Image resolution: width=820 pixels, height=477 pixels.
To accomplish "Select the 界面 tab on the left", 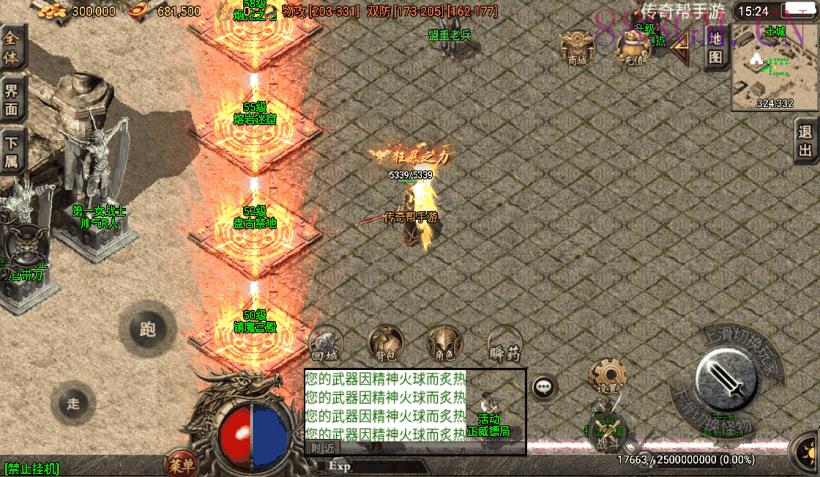I will (13, 100).
